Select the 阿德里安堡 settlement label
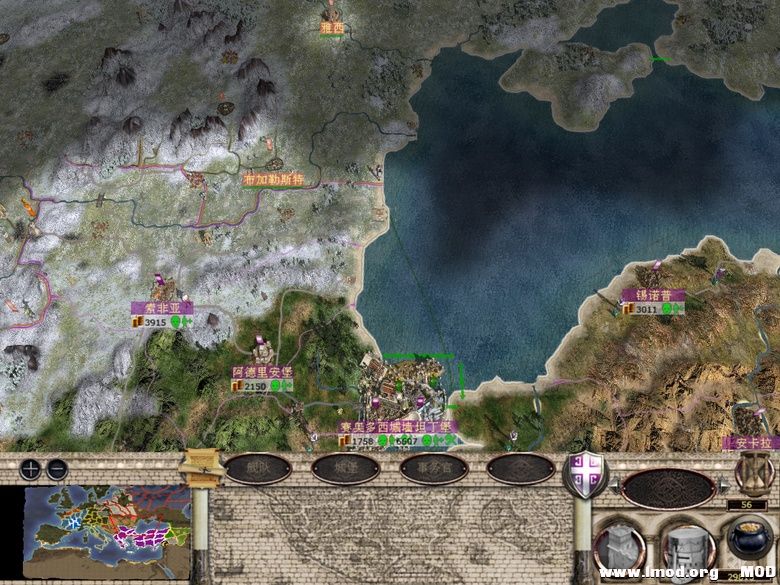The image size is (780, 585). click(263, 372)
